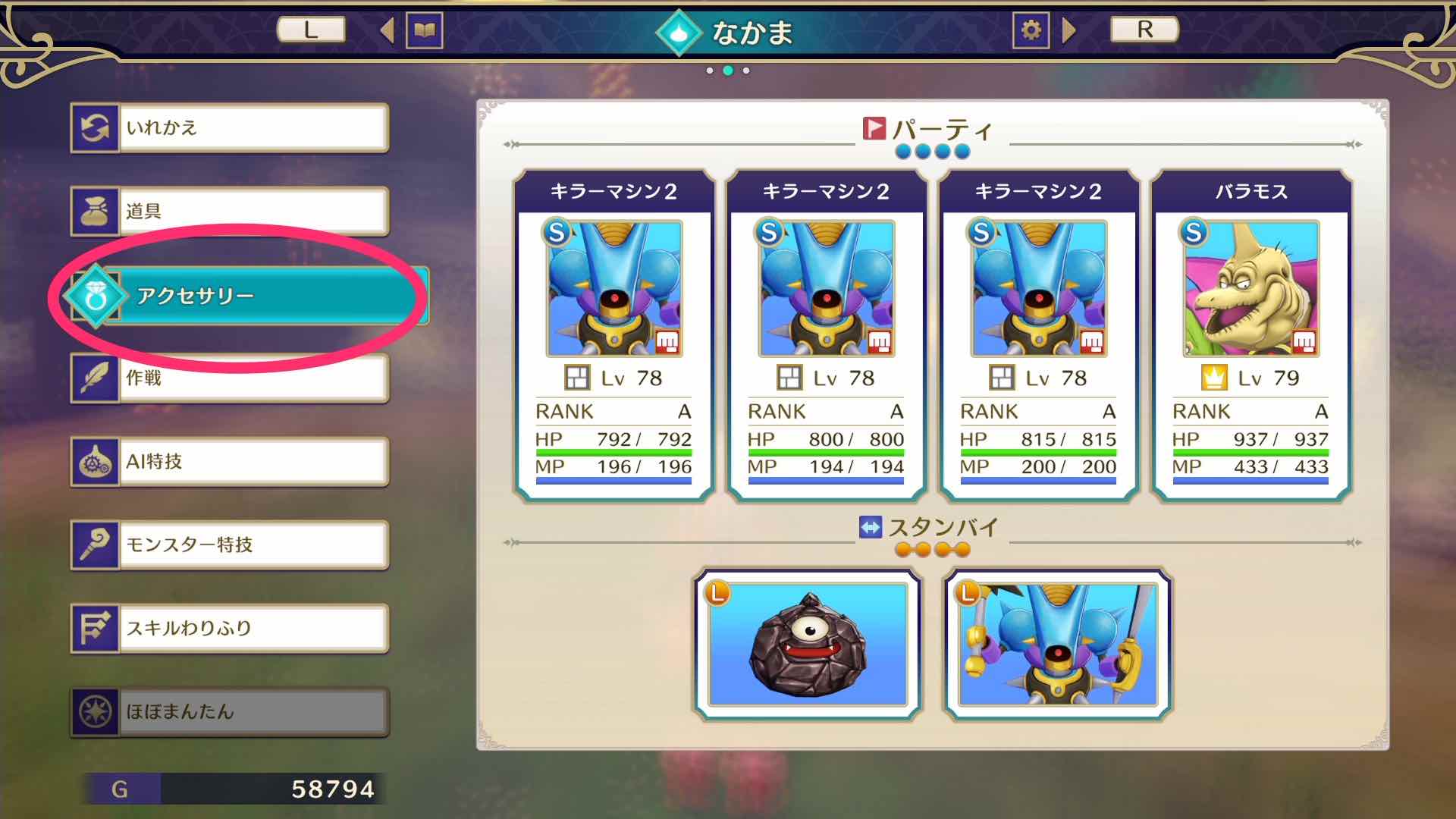Click the slime icon beside なかま title
This screenshot has width=1456, height=819.
(679, 32)
